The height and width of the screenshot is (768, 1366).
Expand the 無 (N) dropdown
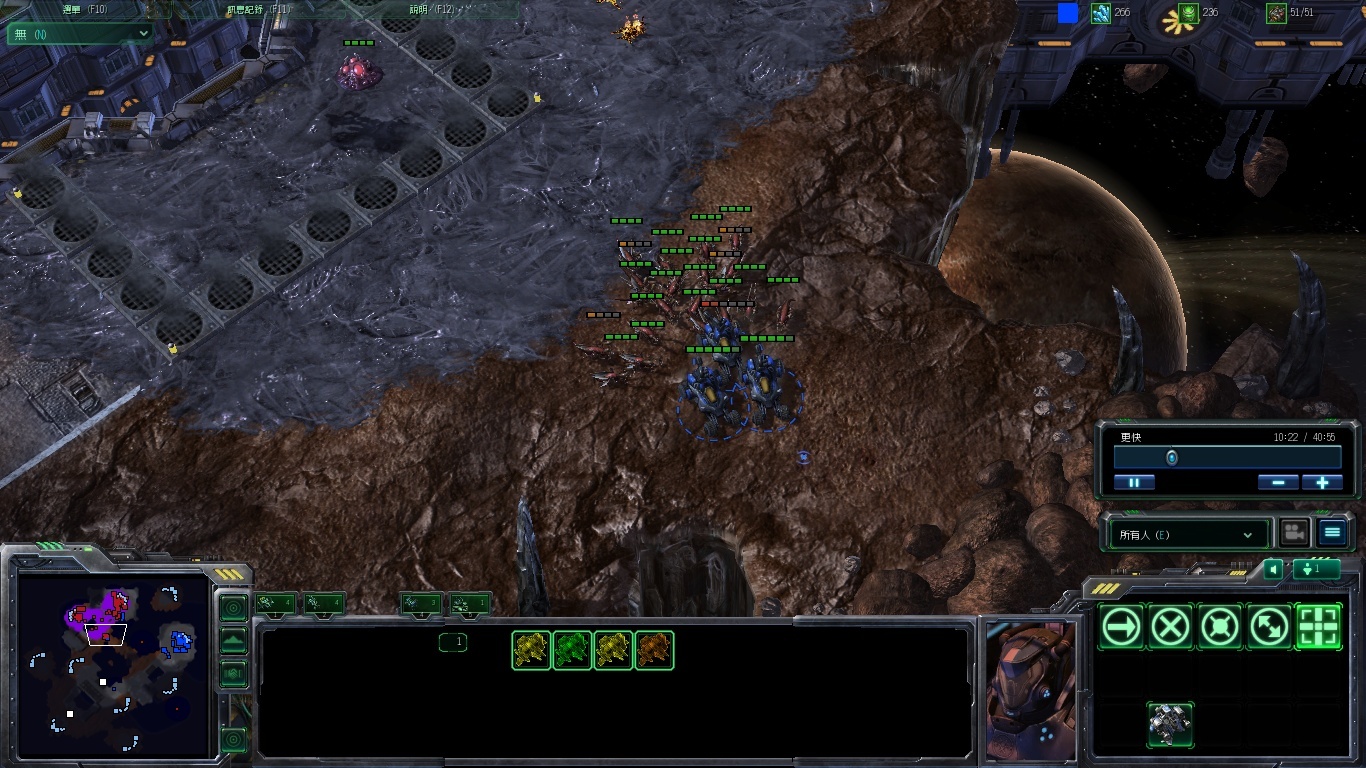click(79, 33)
